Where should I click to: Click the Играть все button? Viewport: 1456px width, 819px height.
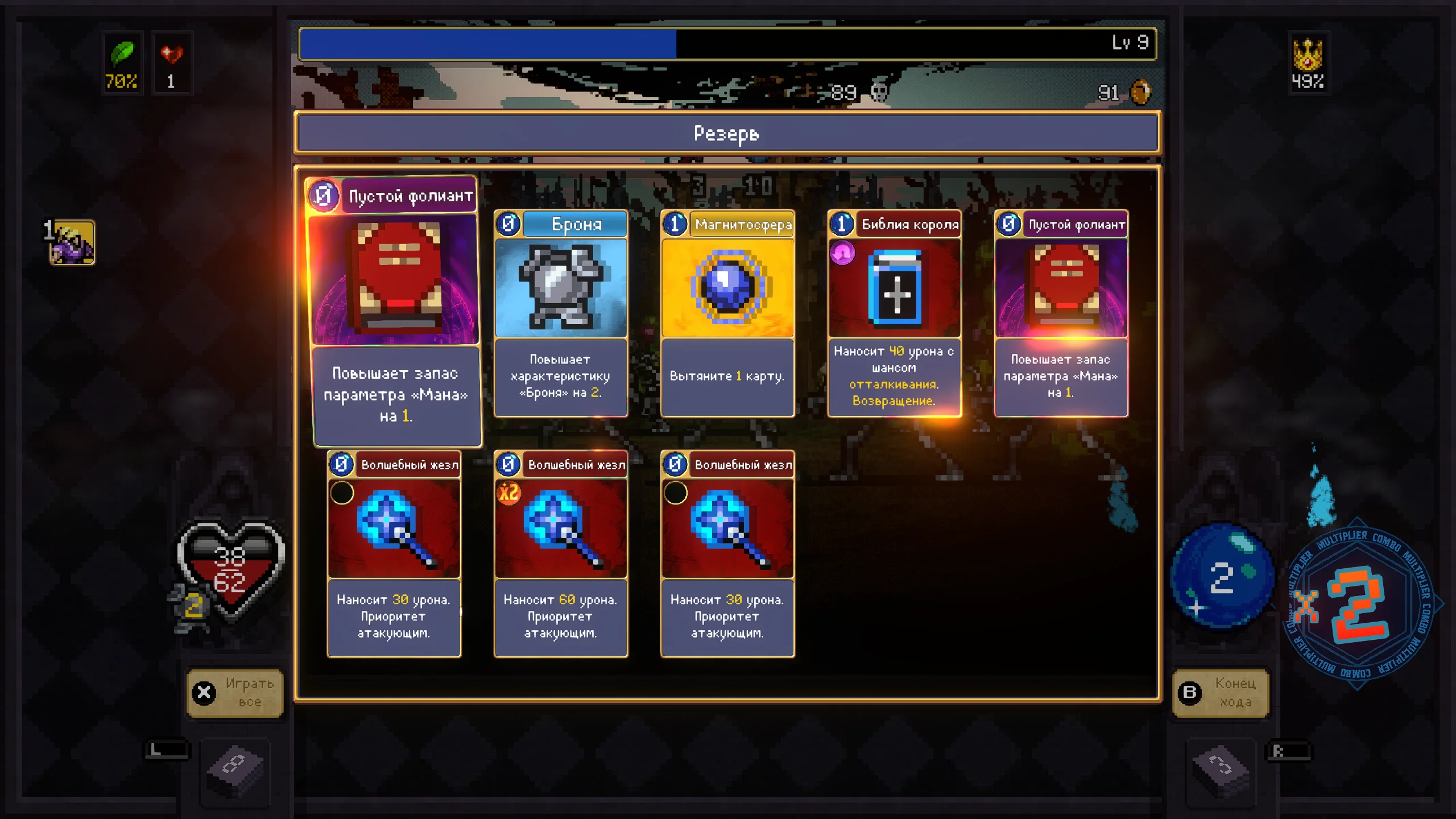pyautogui.click(x=235, y=692)
